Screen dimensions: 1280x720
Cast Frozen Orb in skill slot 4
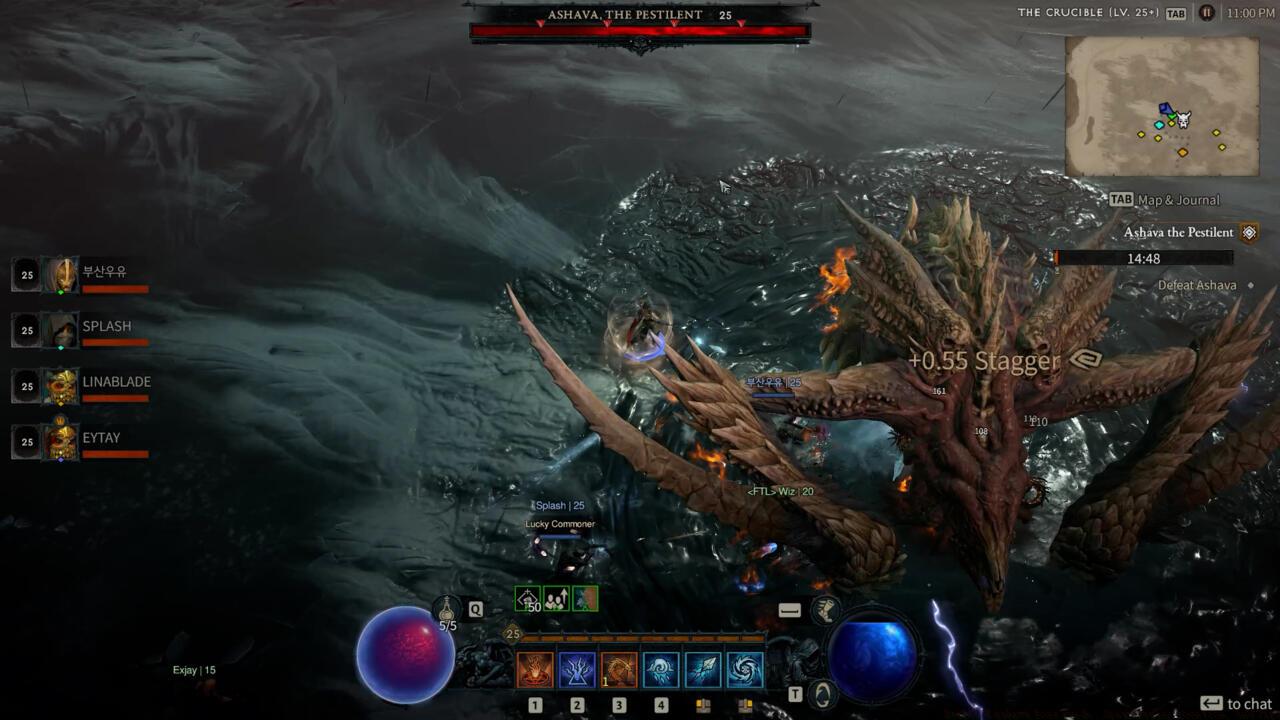[661, 669]
